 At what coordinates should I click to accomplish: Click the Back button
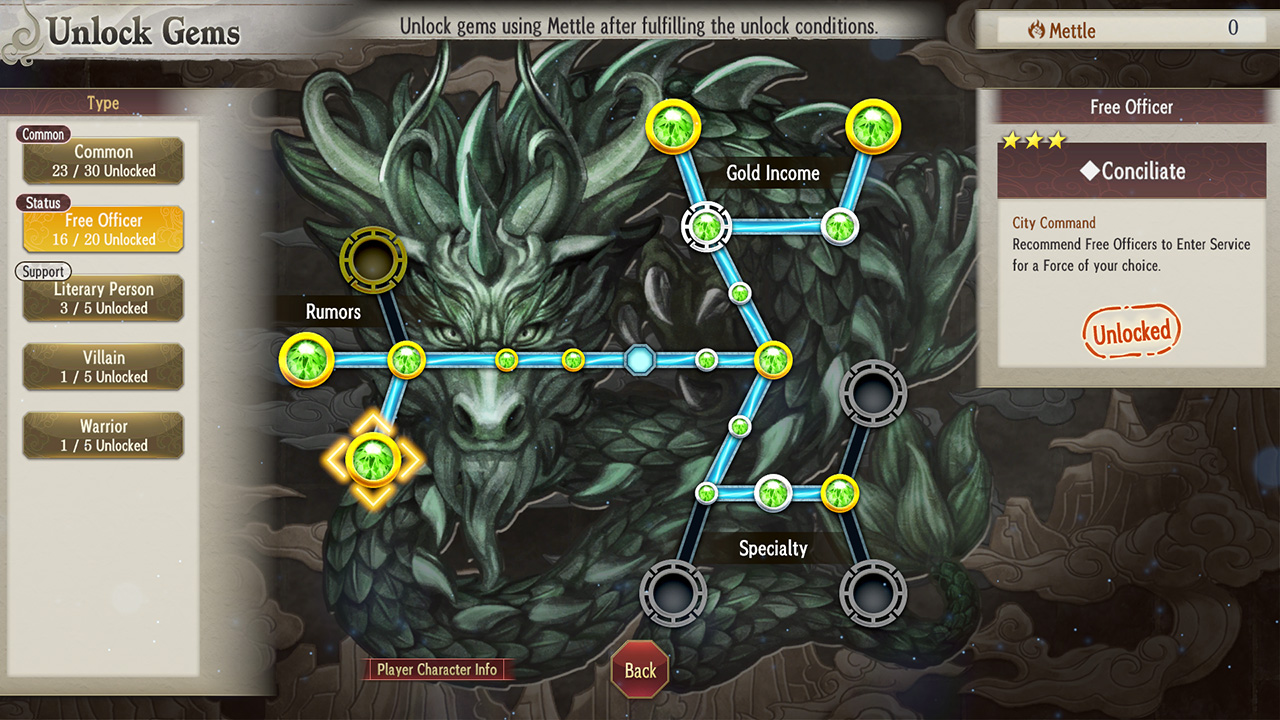click(x=640, y=670)
